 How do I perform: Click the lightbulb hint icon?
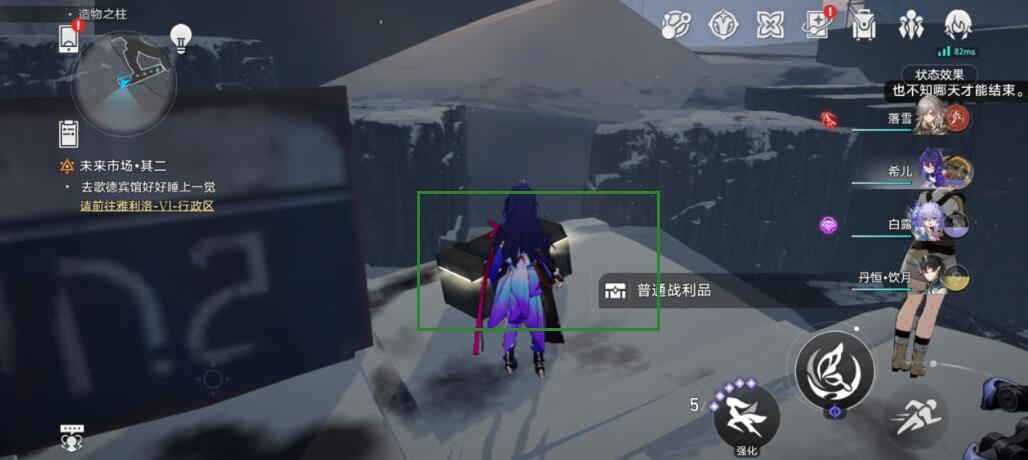[x=181, y=37]
